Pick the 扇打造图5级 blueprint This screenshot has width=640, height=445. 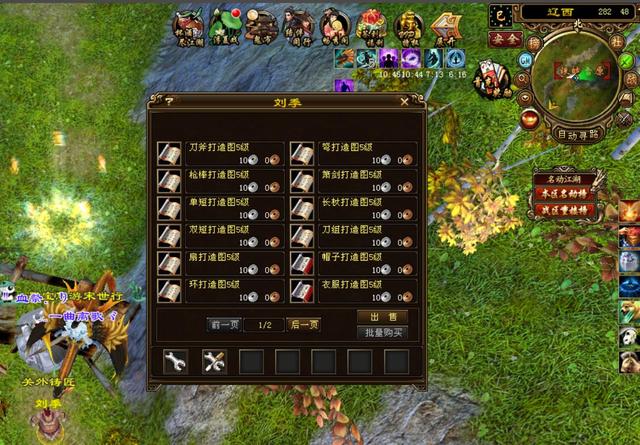point(169,263)
